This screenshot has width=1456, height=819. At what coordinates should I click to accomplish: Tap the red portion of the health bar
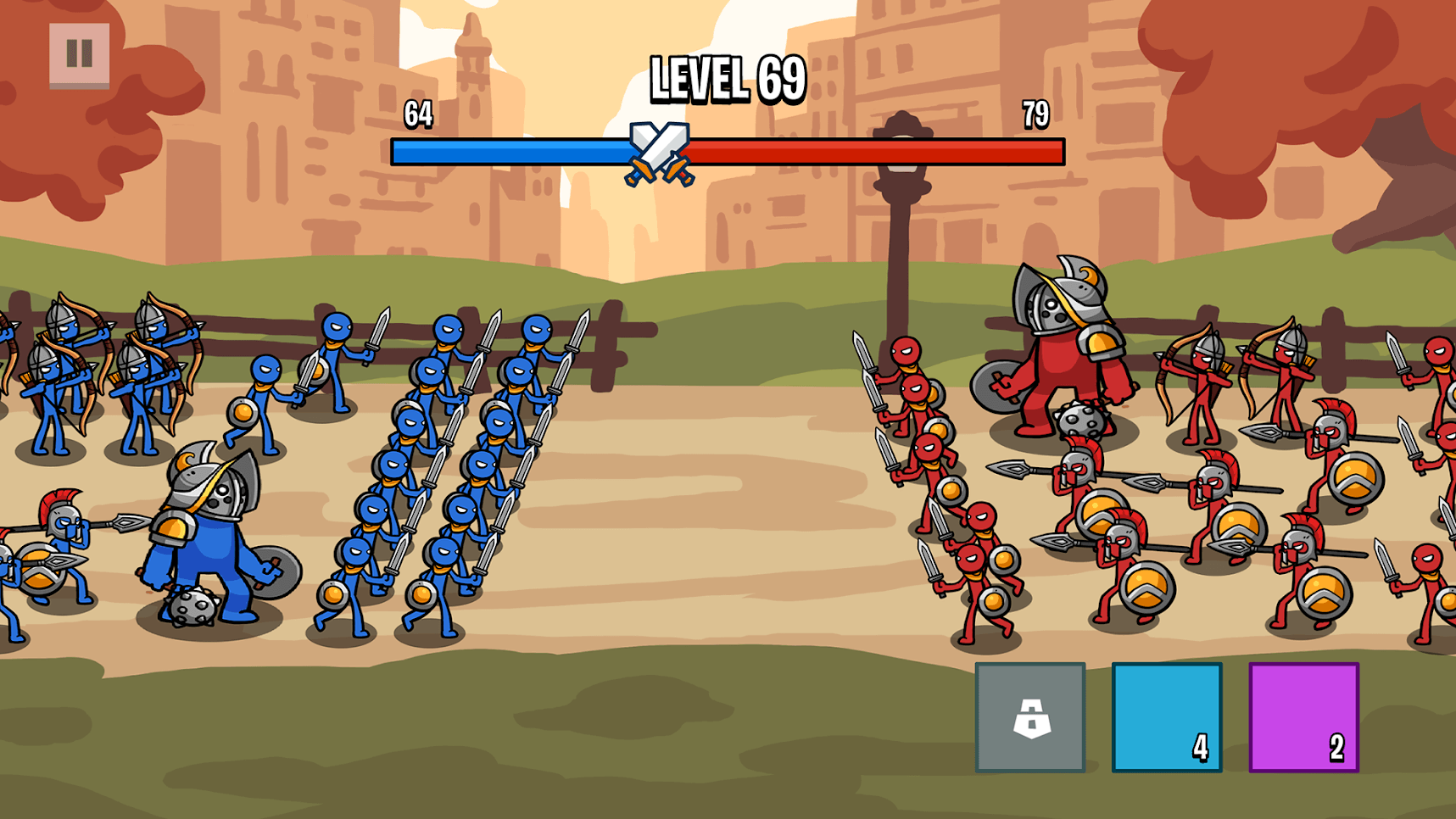[x=848, y=154]
